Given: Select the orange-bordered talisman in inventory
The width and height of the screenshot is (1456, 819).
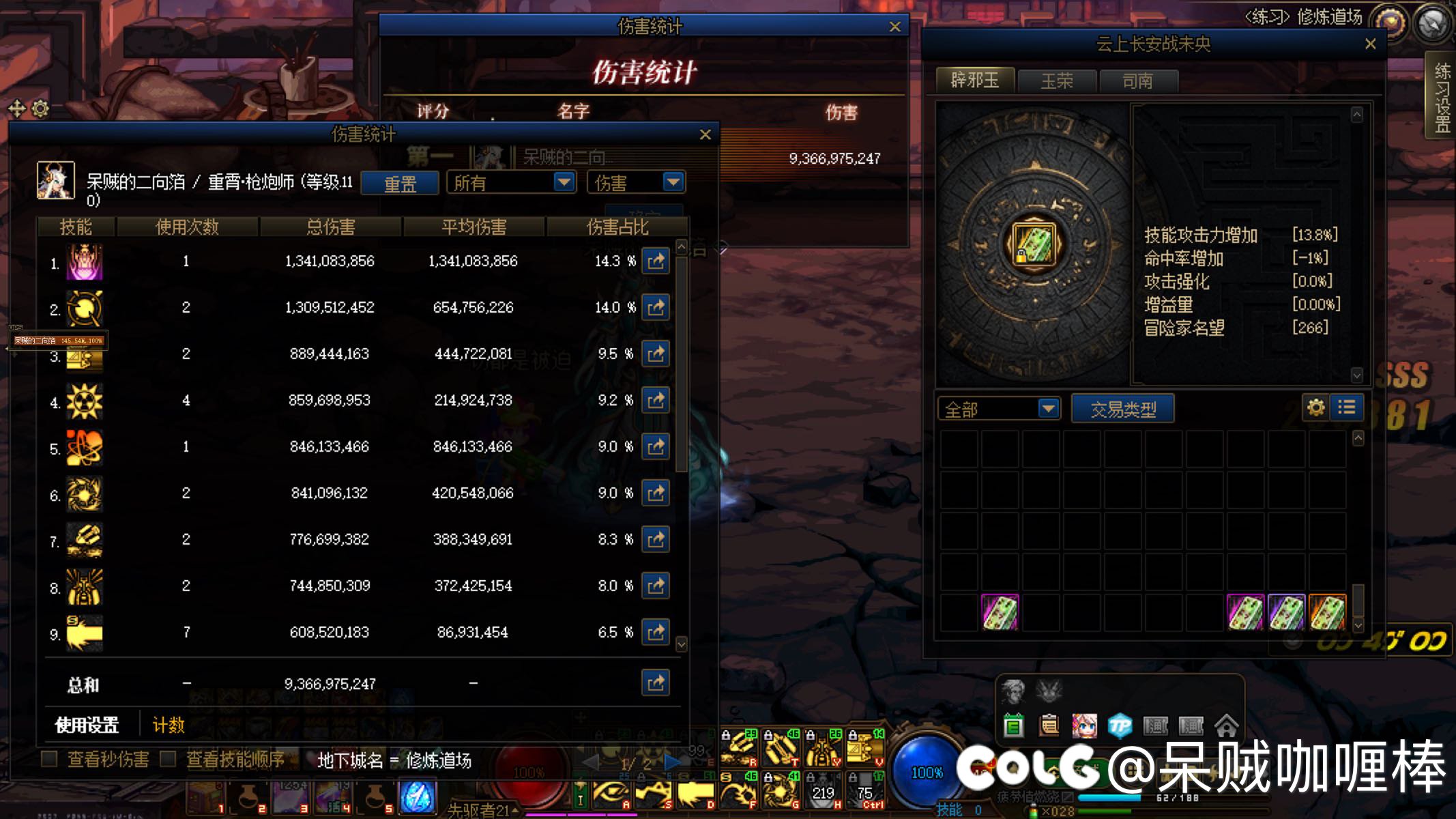Looking at the screenshot, I should click(x=1328, y=612).
